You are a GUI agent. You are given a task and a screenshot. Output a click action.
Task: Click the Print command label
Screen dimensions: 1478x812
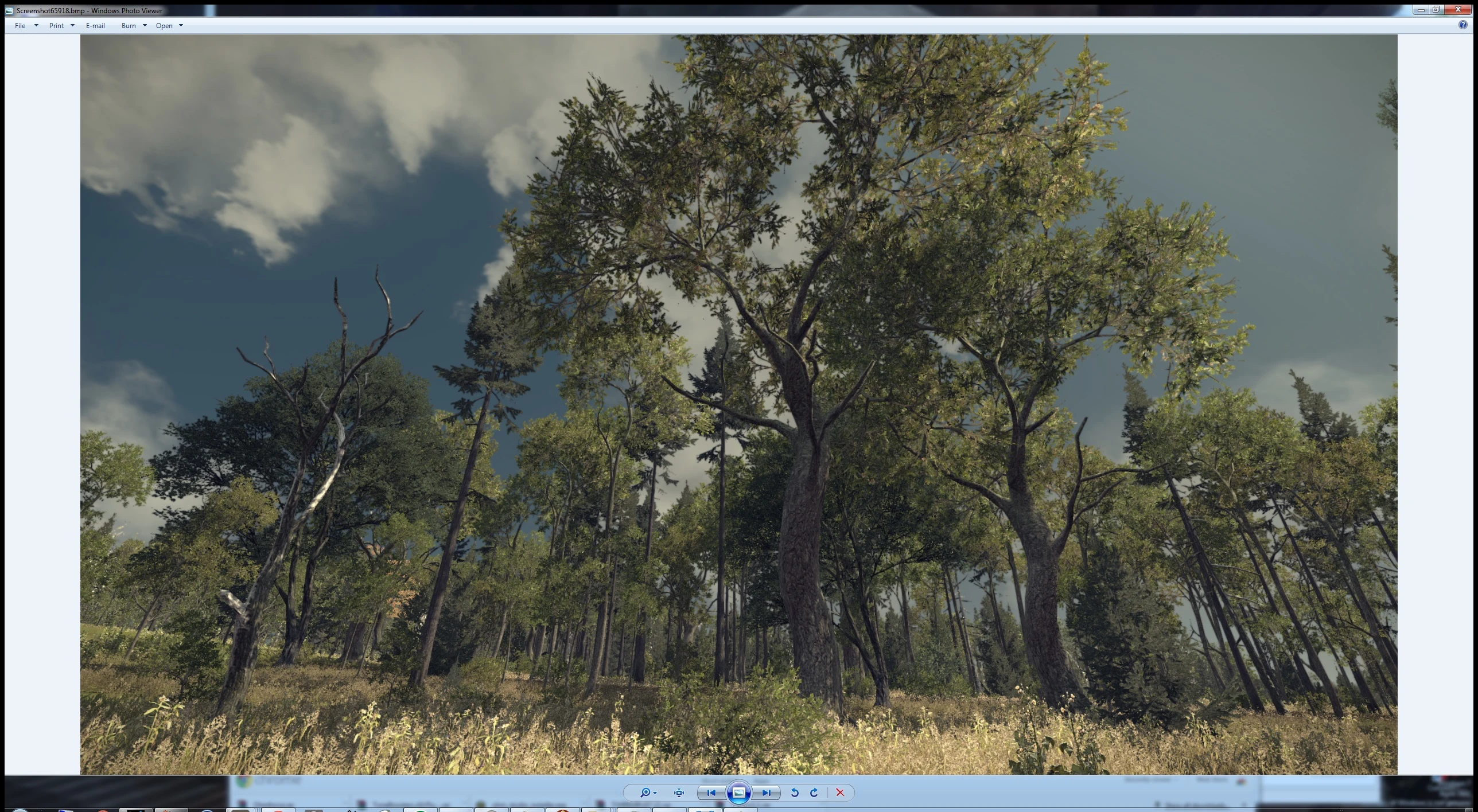(55, 25)
